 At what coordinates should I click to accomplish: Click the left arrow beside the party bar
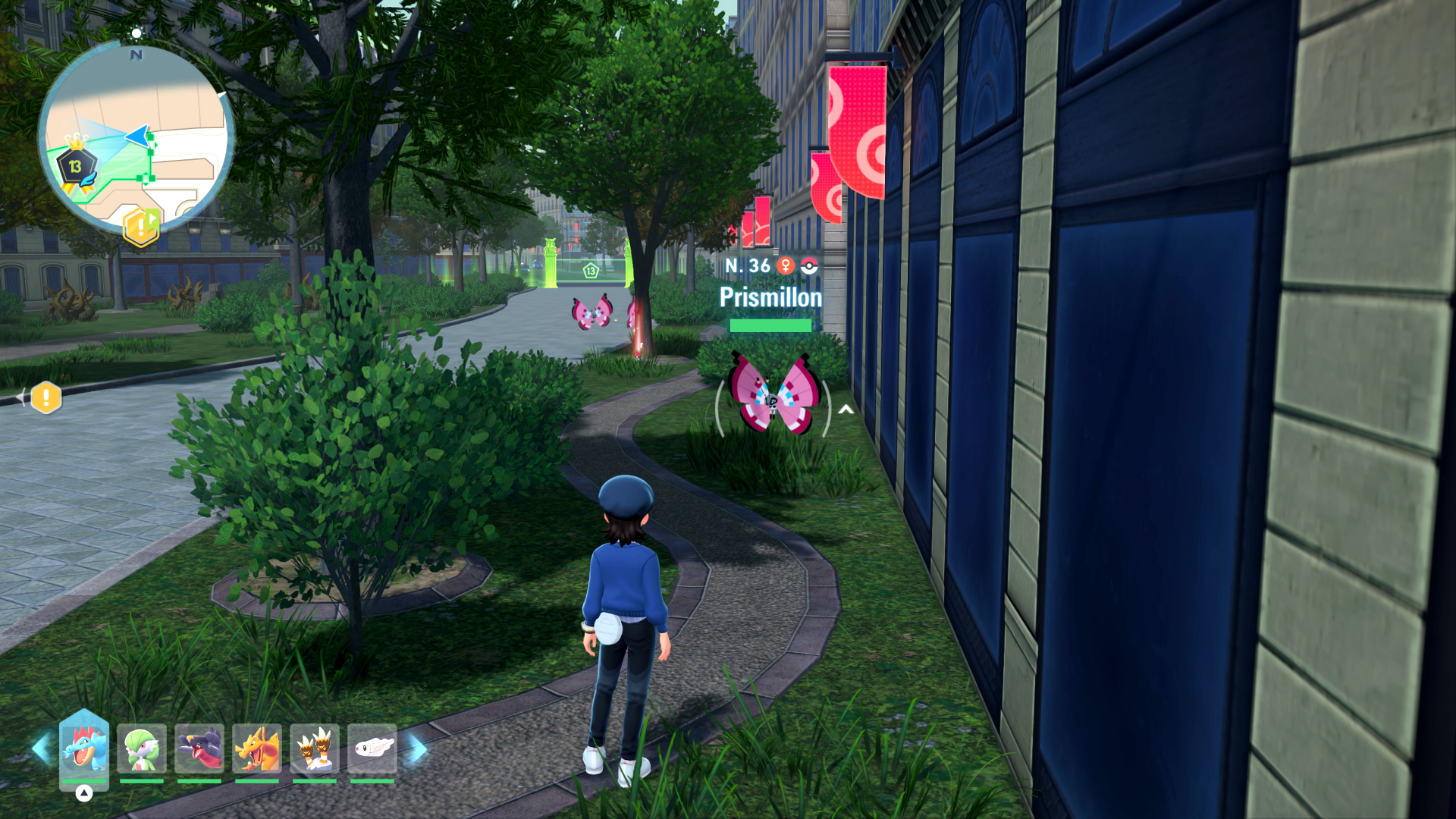point(41,748)
